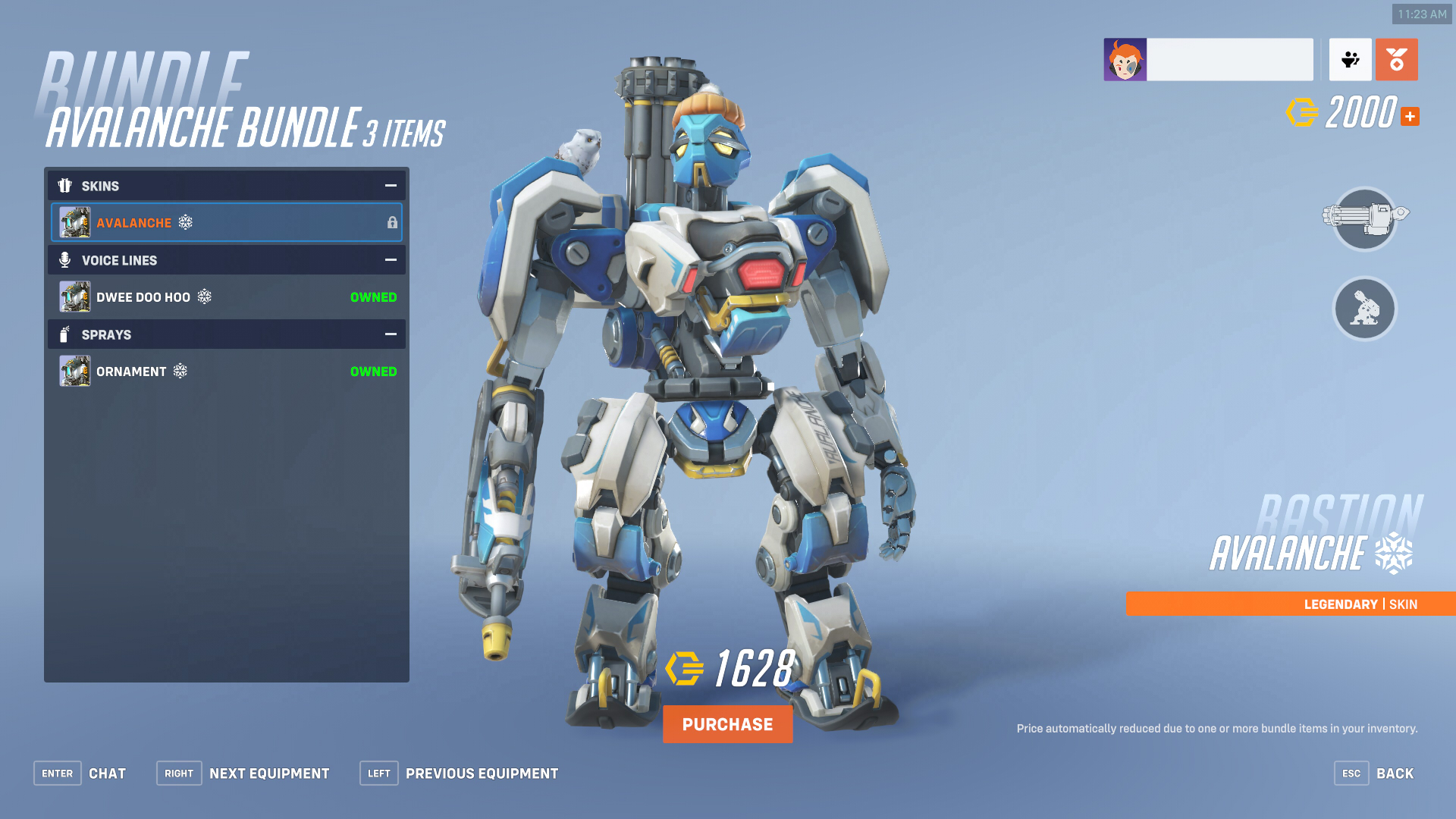Open the challenges flame icon

click(1397, 59)
